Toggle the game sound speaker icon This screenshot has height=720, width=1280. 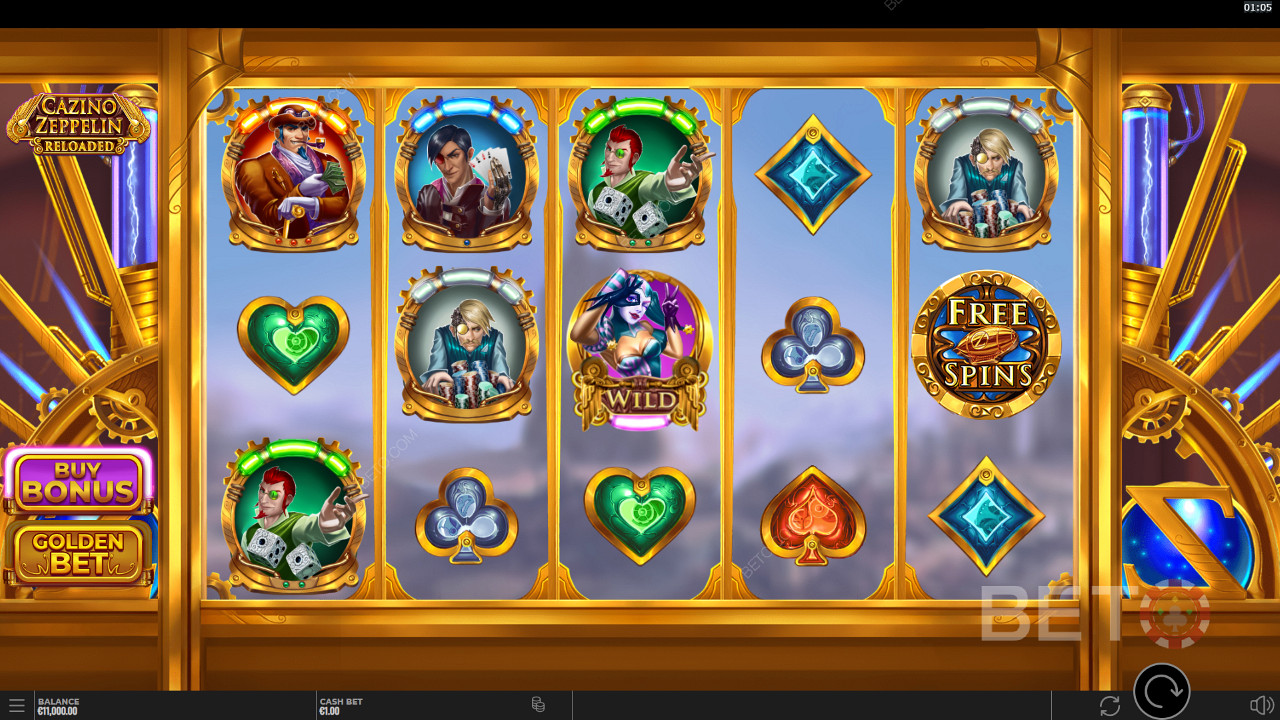tap(1261, 706)
